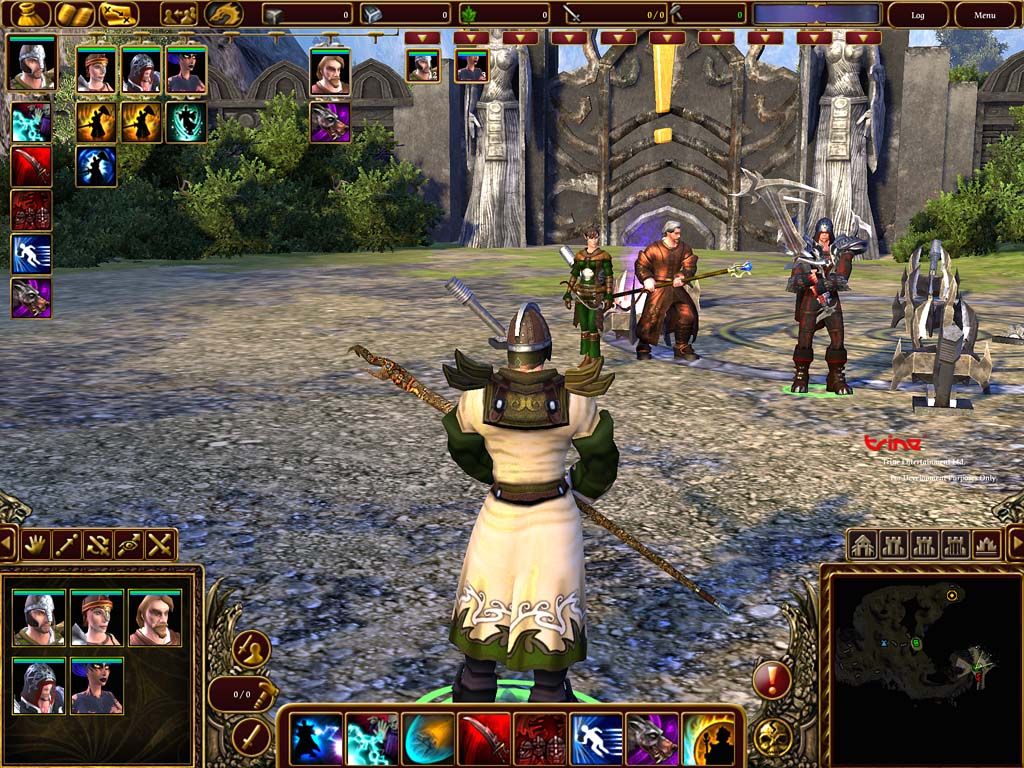
Task: Click the minimap
Action: pyautogui.click(x=920, y=660)
